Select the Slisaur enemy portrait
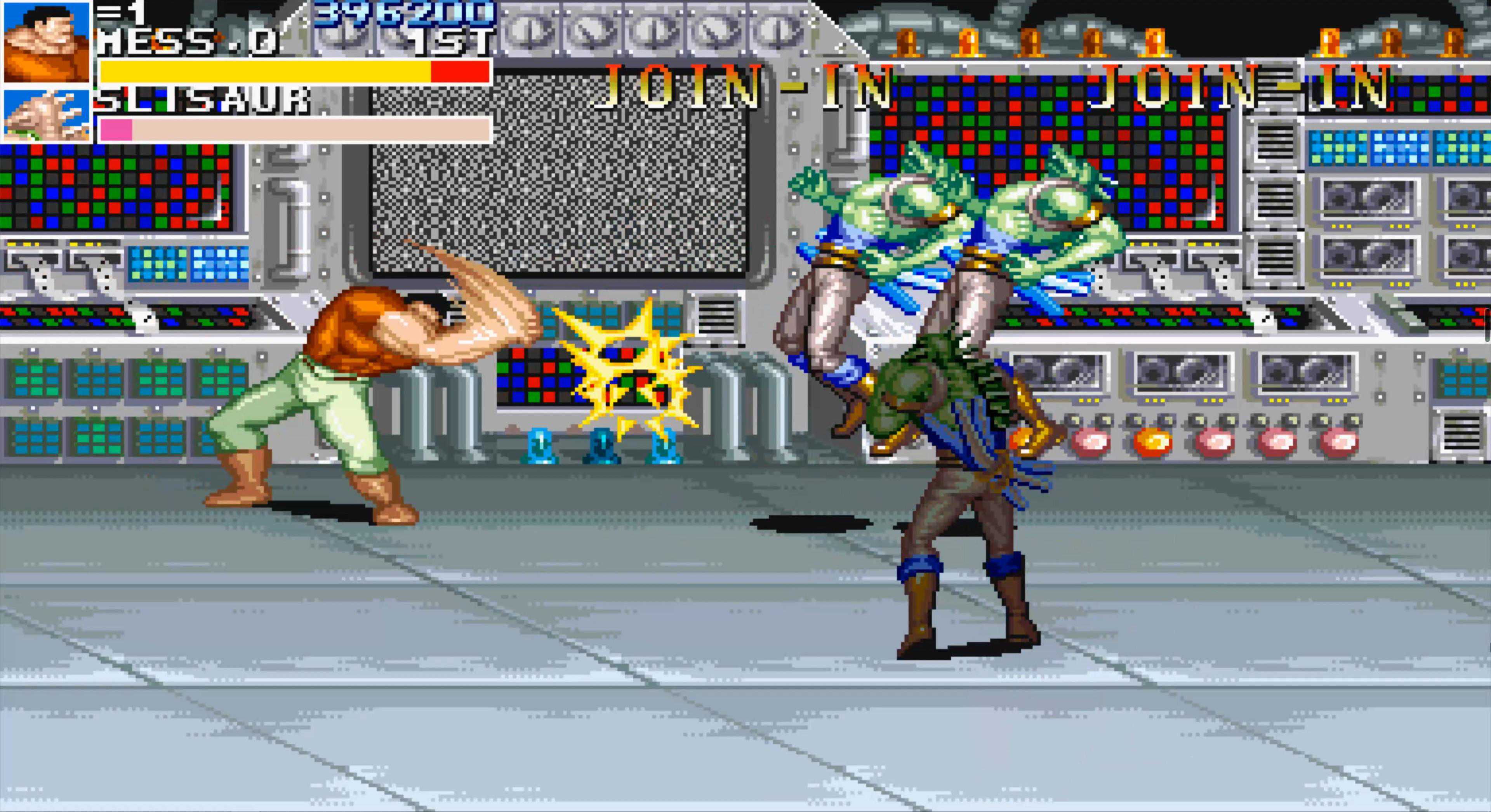Viewport: 1491px width, 812px height. pos(46,115)
